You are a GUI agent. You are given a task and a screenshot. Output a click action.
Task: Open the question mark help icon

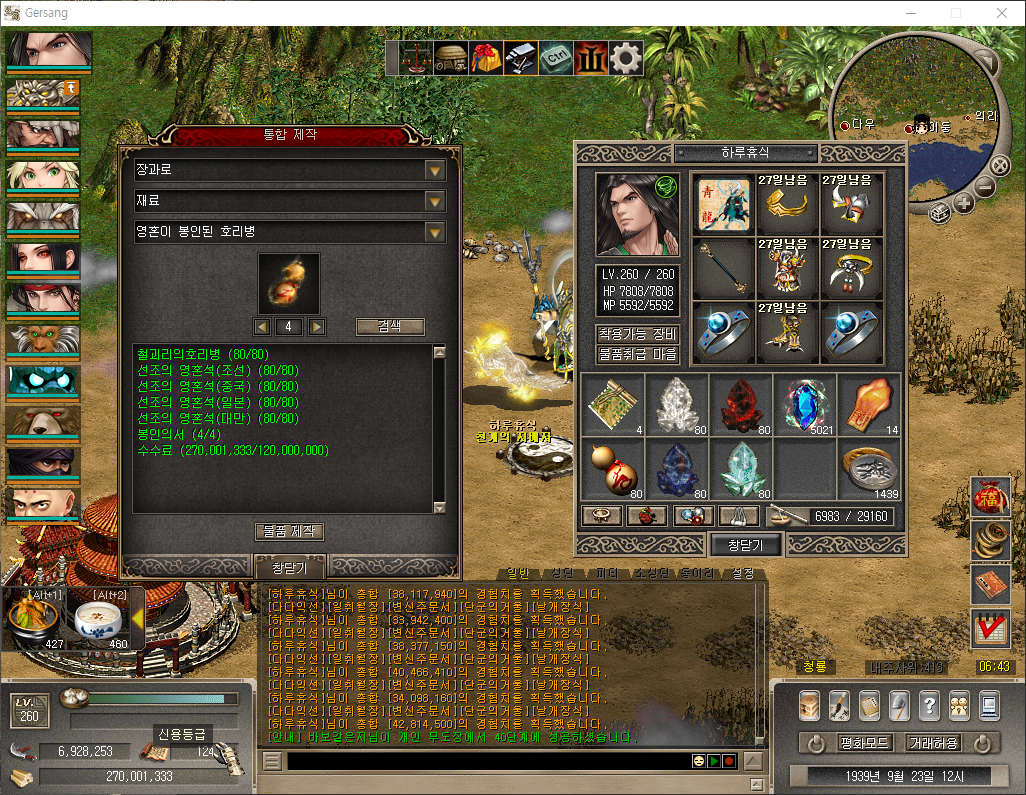tap(929, 705)
